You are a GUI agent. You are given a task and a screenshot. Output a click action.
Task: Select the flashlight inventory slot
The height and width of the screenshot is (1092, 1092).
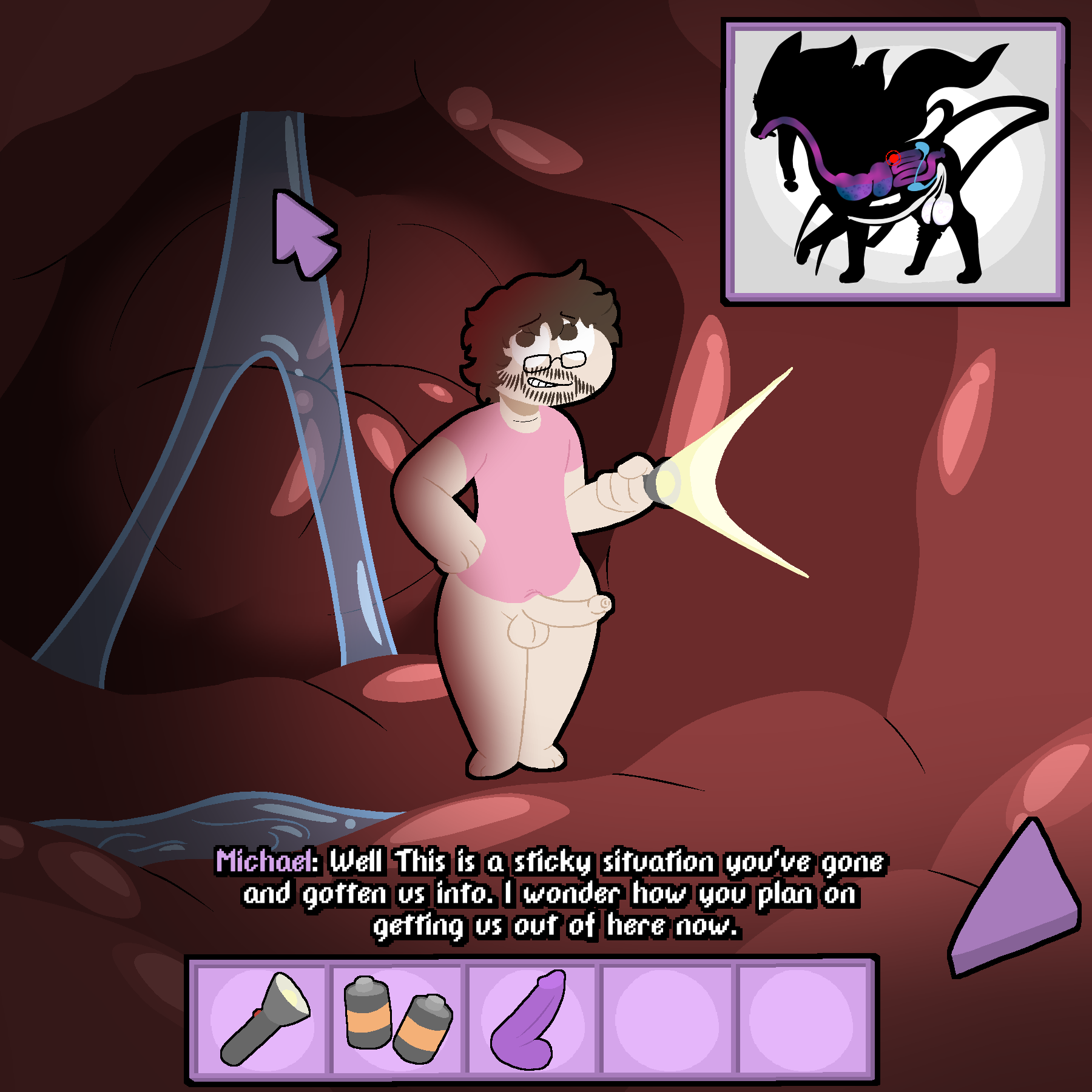pos(263,1020)
